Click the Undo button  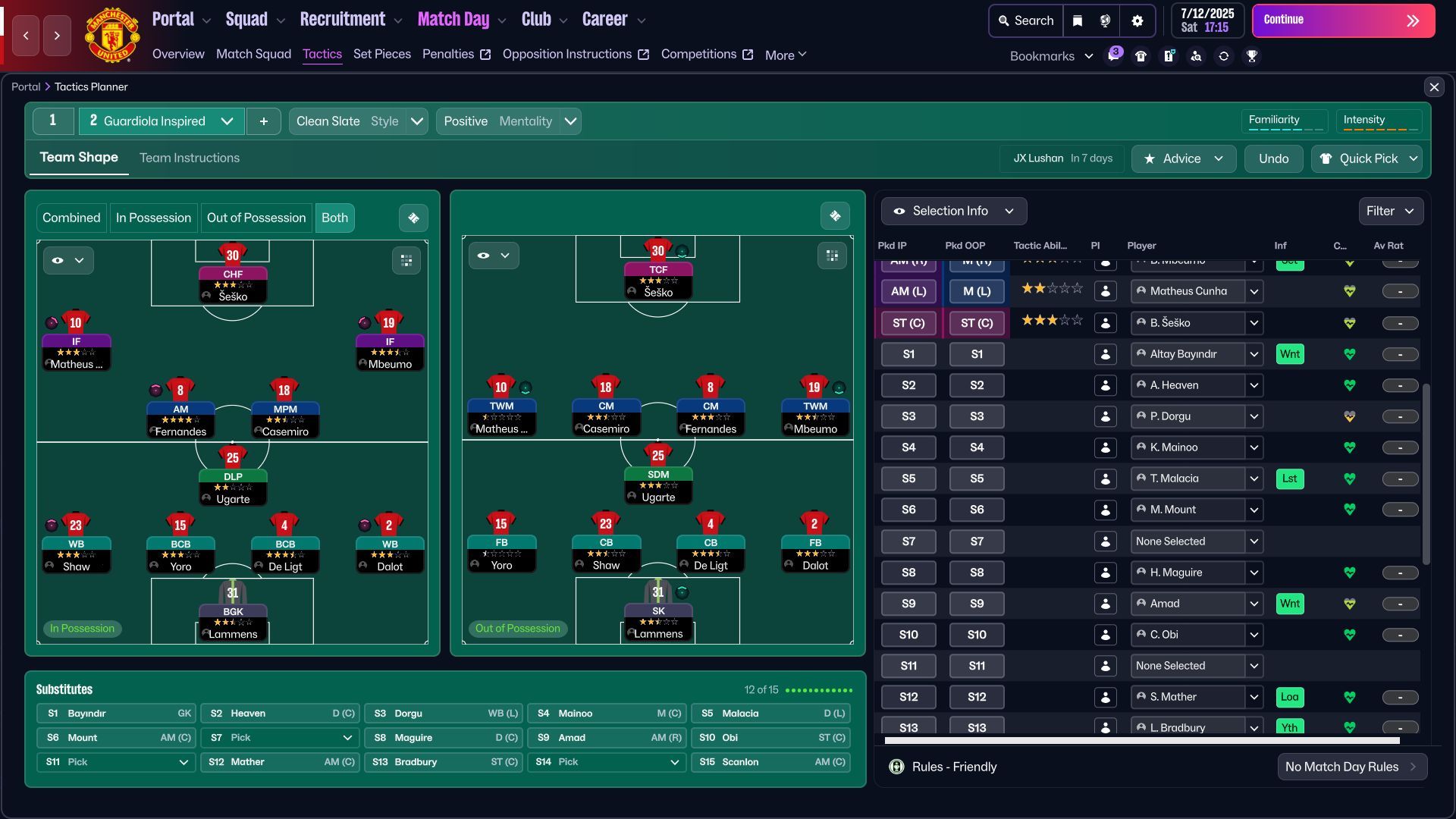(1273, 159)
